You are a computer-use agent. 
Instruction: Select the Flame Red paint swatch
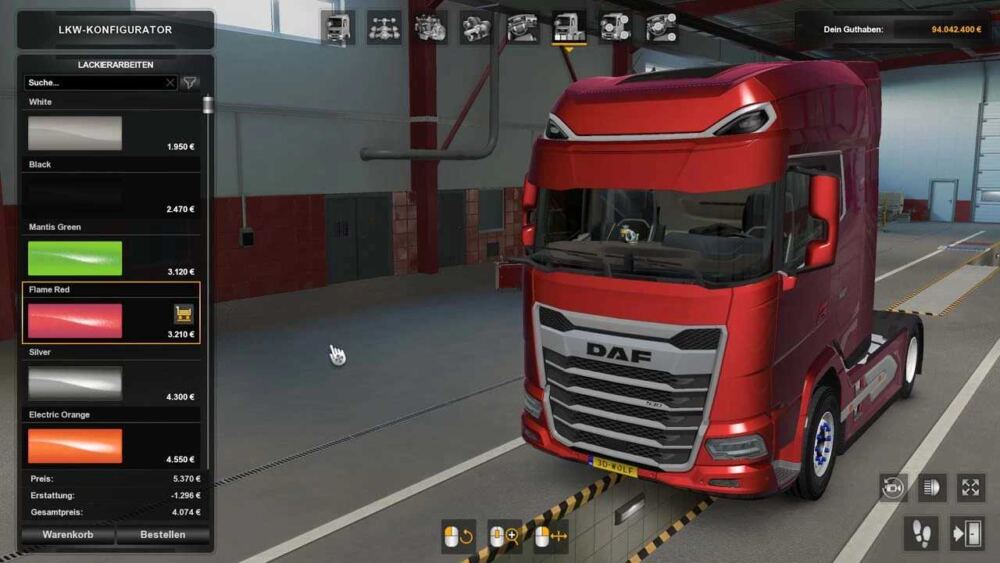(x=75, y=321)
